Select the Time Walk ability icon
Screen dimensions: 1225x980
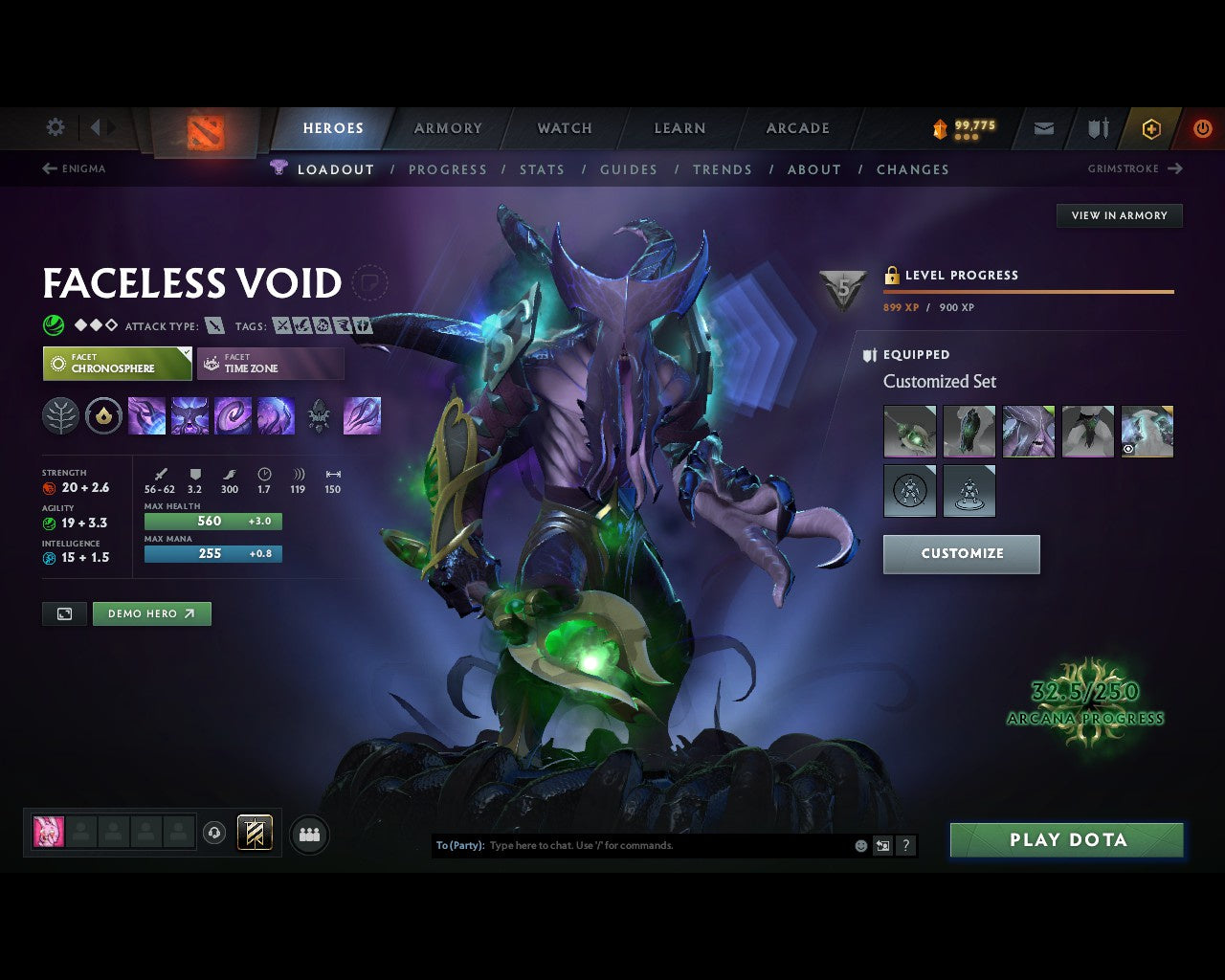[146, 415]
